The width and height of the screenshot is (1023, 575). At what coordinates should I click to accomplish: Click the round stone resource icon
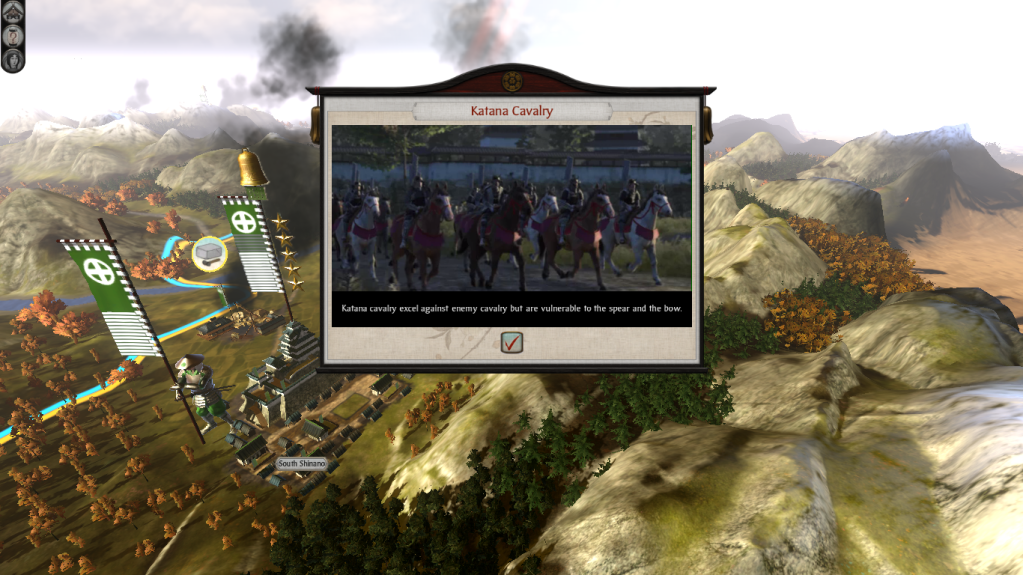click(x=209, y=252)
